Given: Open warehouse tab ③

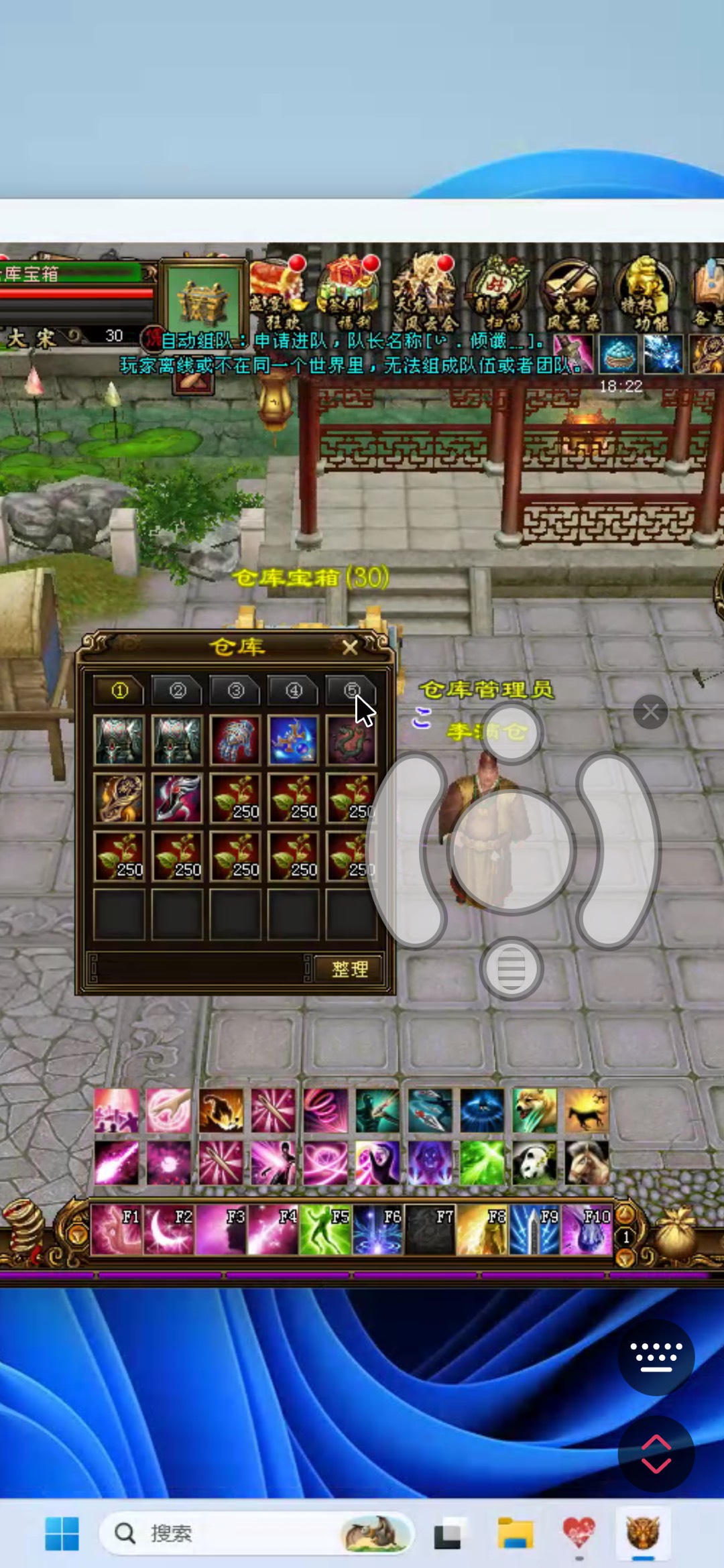Looking at the screenshot, I should point(235,690).
